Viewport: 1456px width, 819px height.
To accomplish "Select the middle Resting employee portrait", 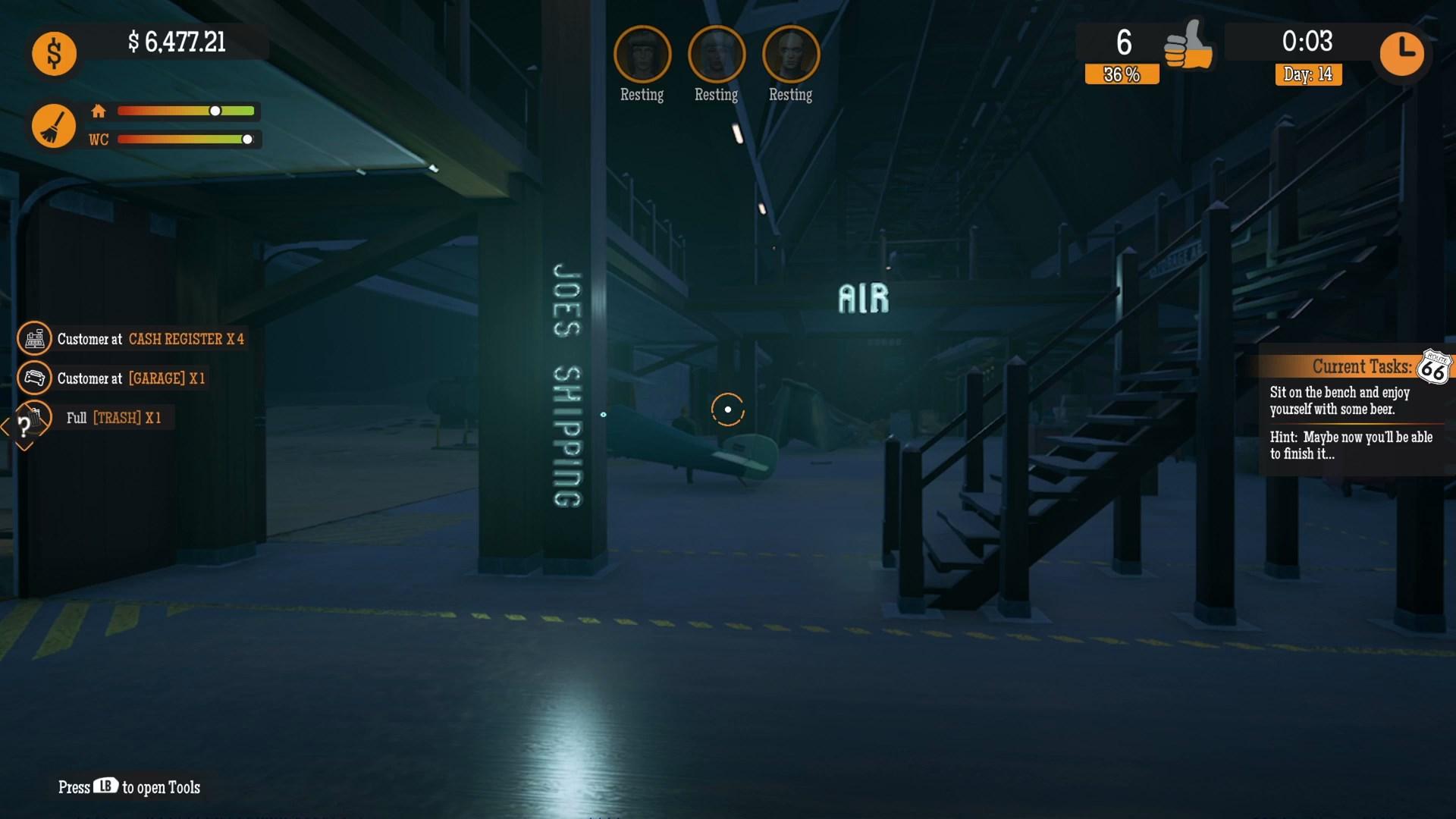I will 716,55.
